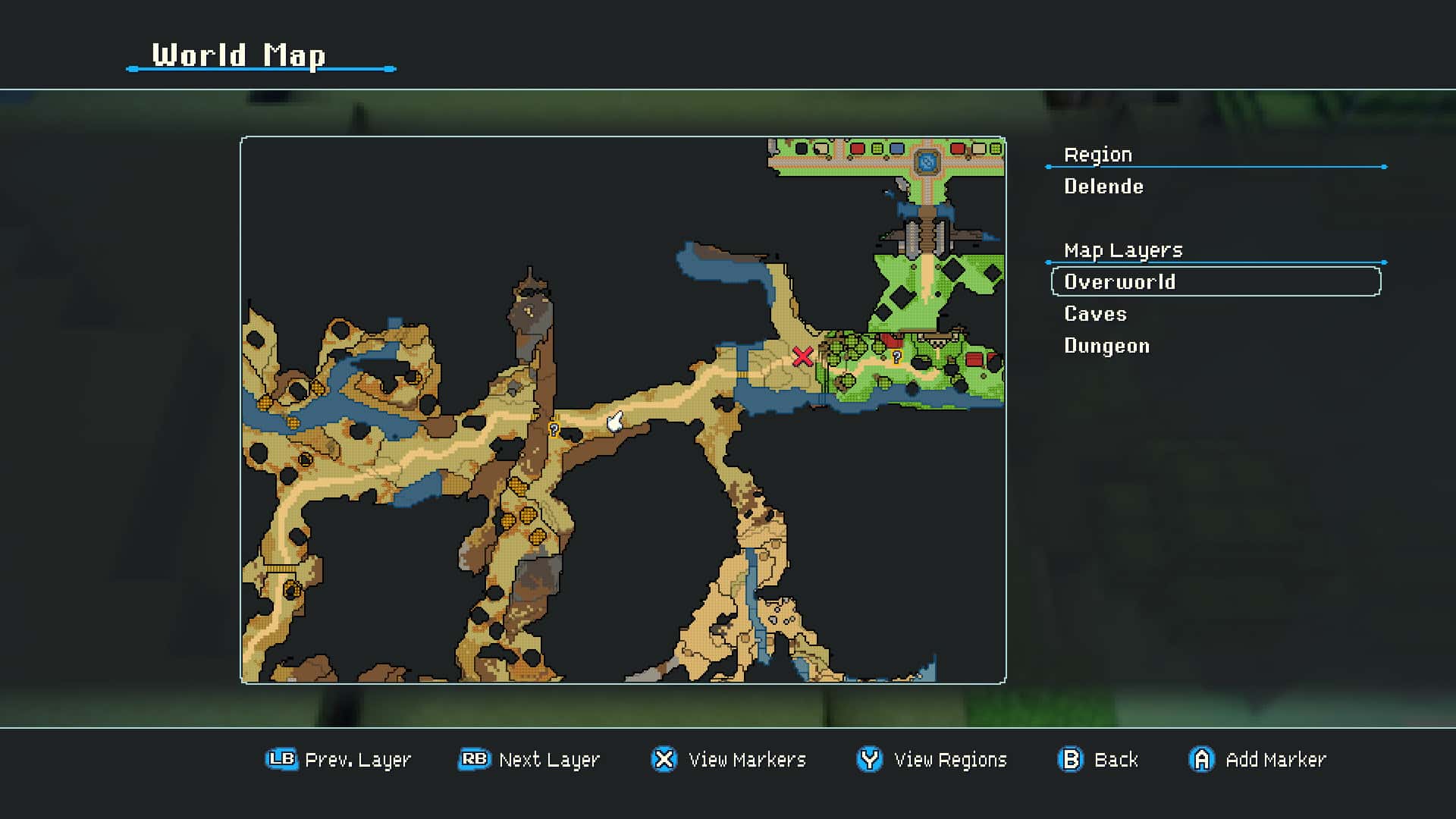Toggle the Dungeon map layer

[x=1106, y=345]
